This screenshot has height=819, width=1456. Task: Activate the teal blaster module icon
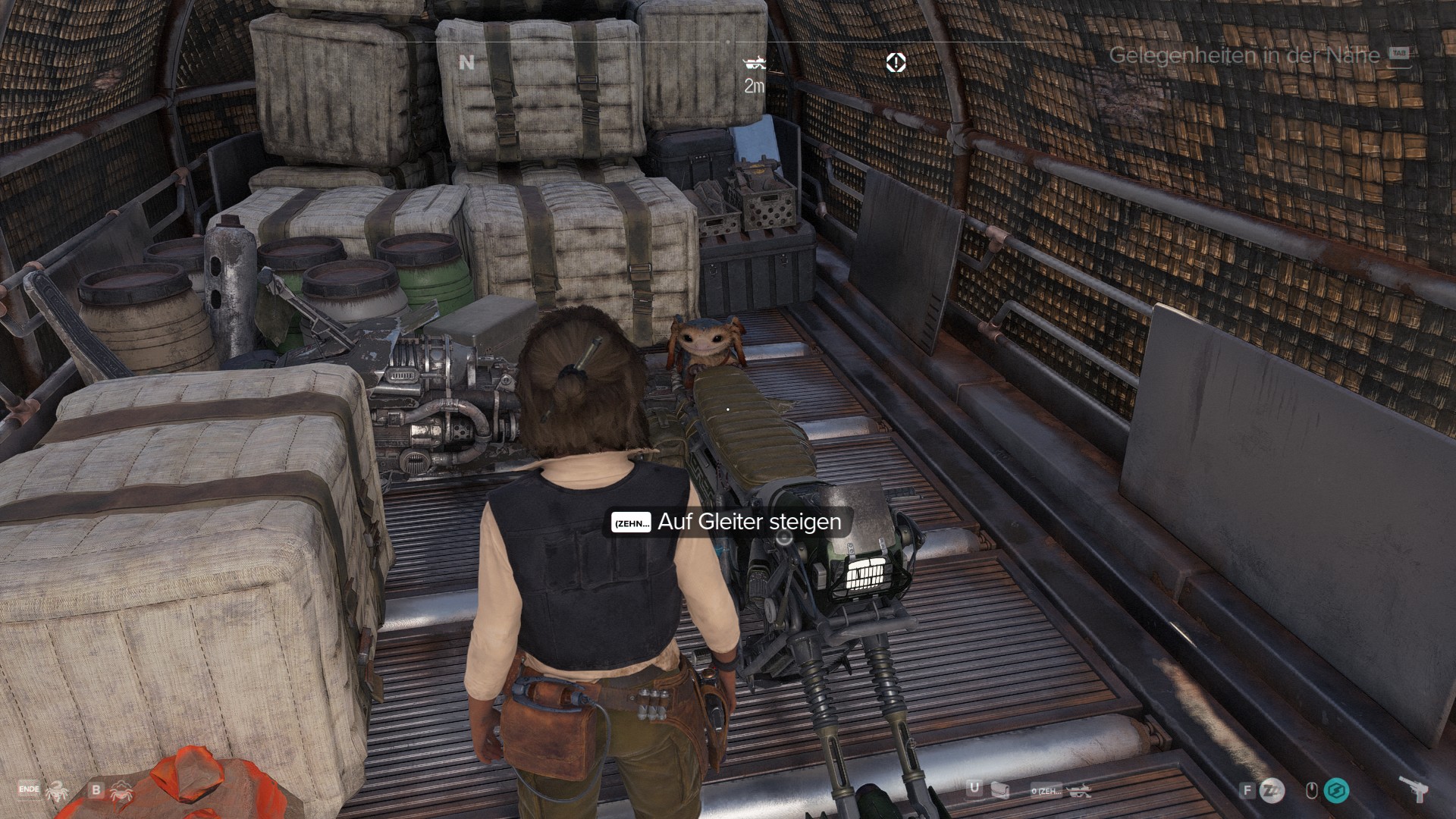click(x=1336, y=791)
